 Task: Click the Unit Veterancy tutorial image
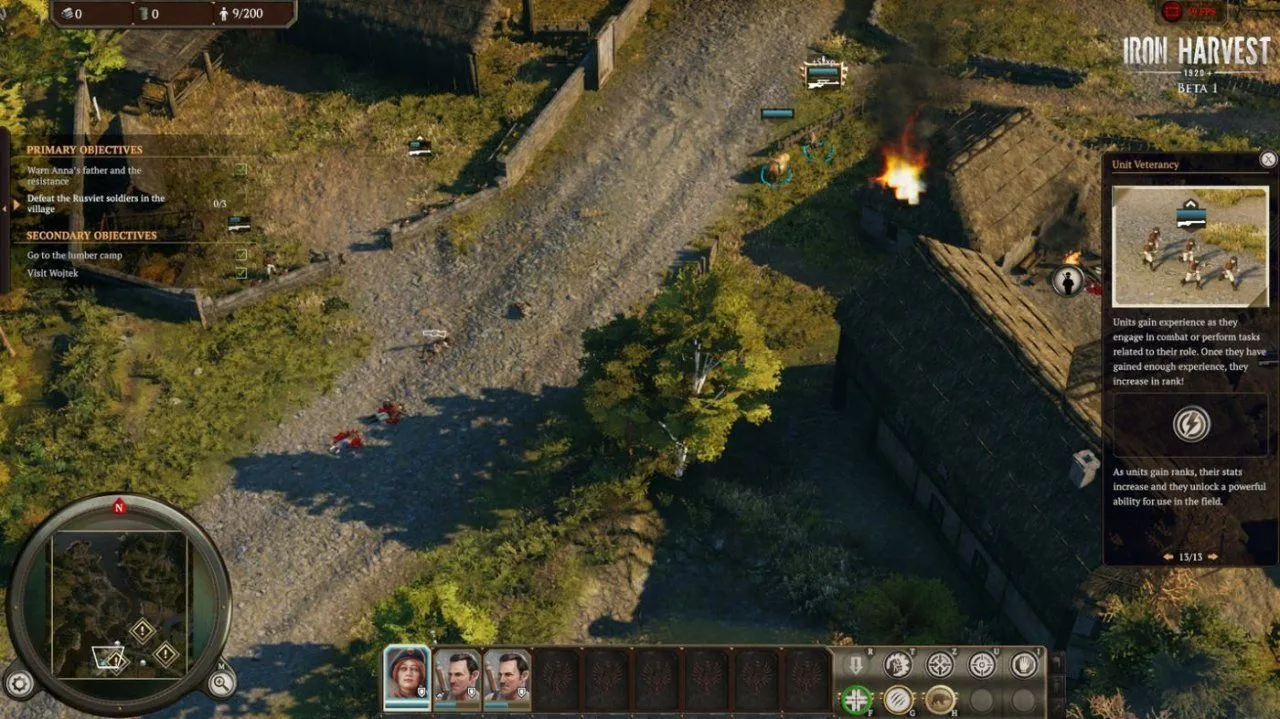(x=1190, y=246)
